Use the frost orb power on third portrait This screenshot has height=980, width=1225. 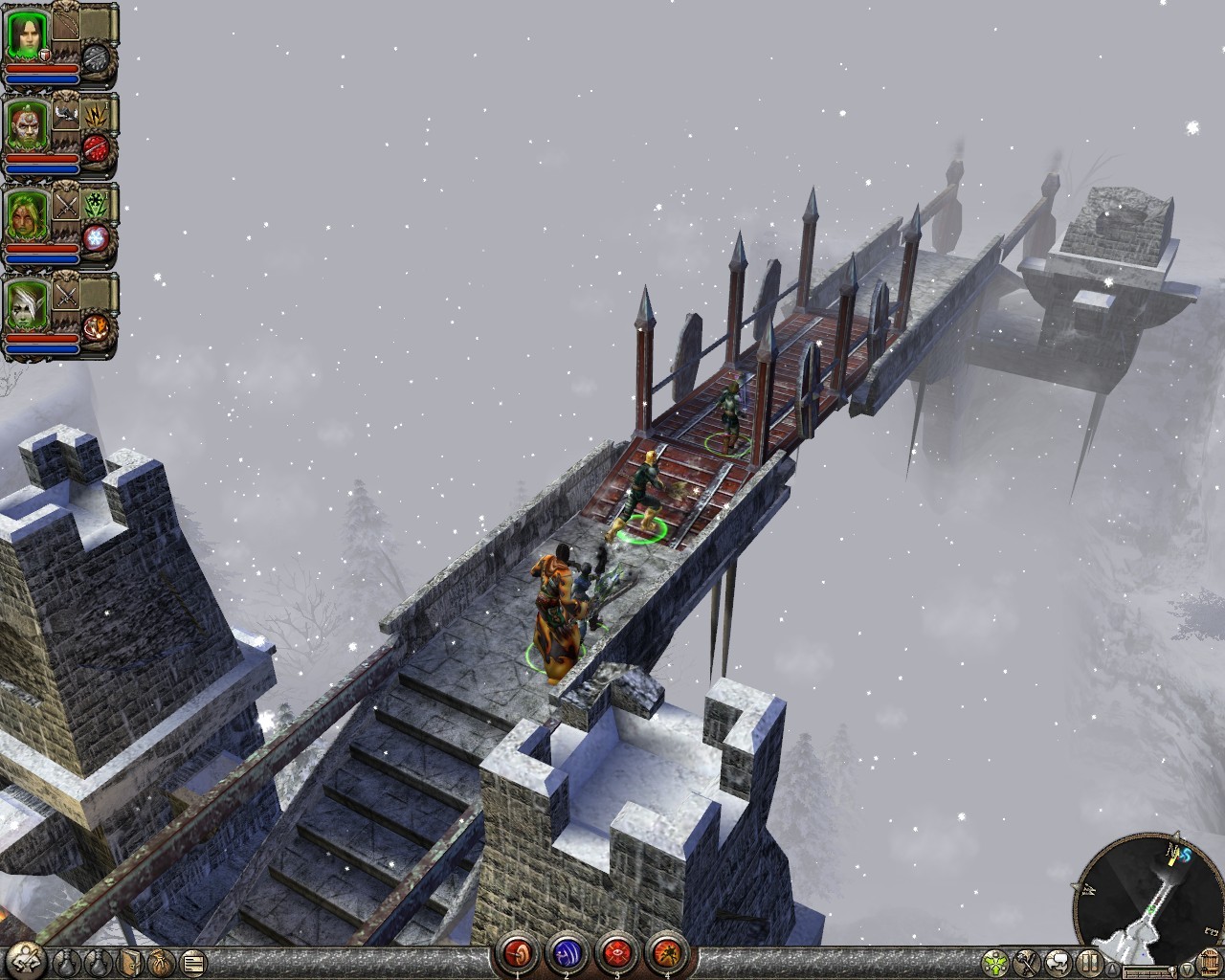(97, 237)
